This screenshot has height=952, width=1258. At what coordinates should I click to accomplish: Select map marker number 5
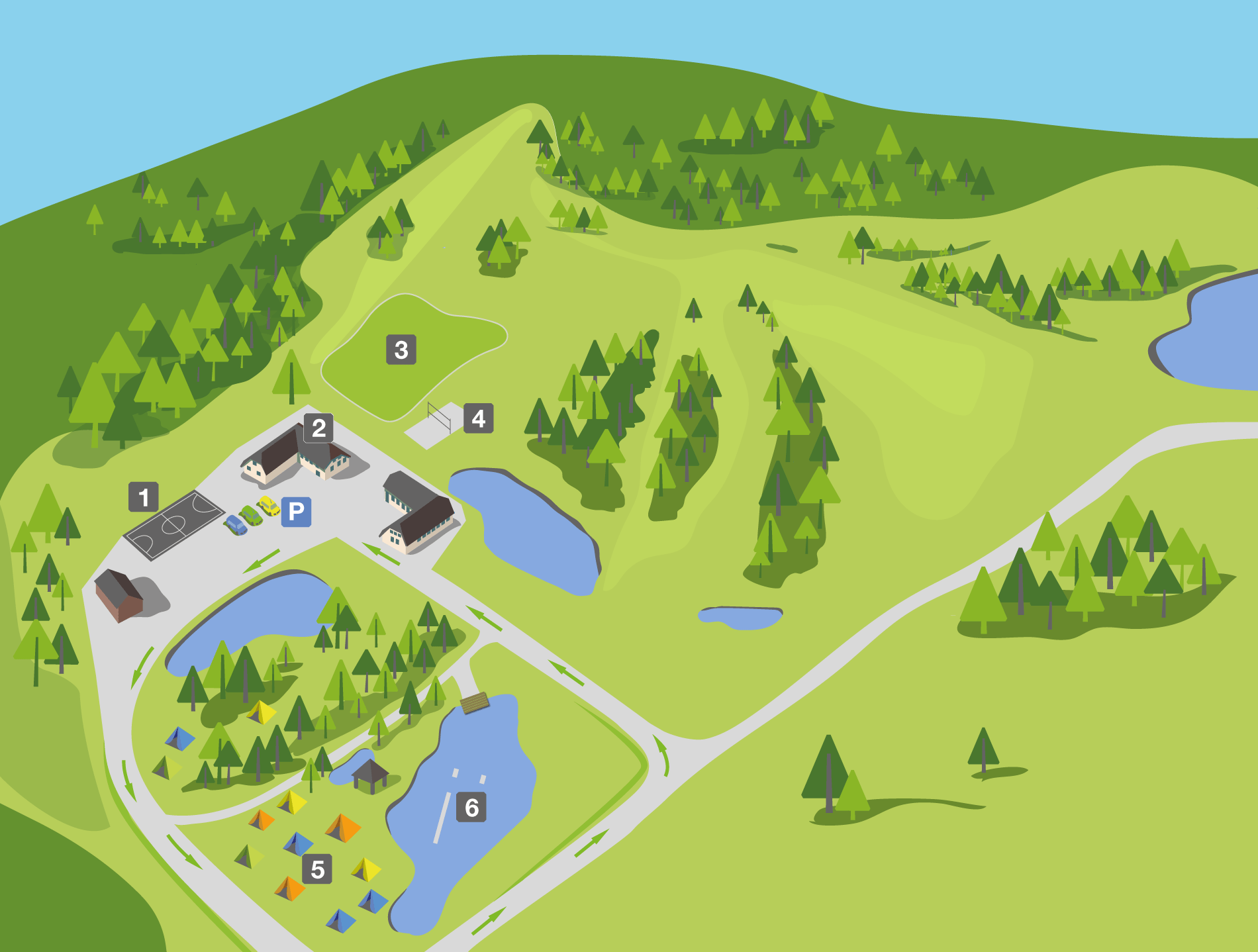coord(318,869)
